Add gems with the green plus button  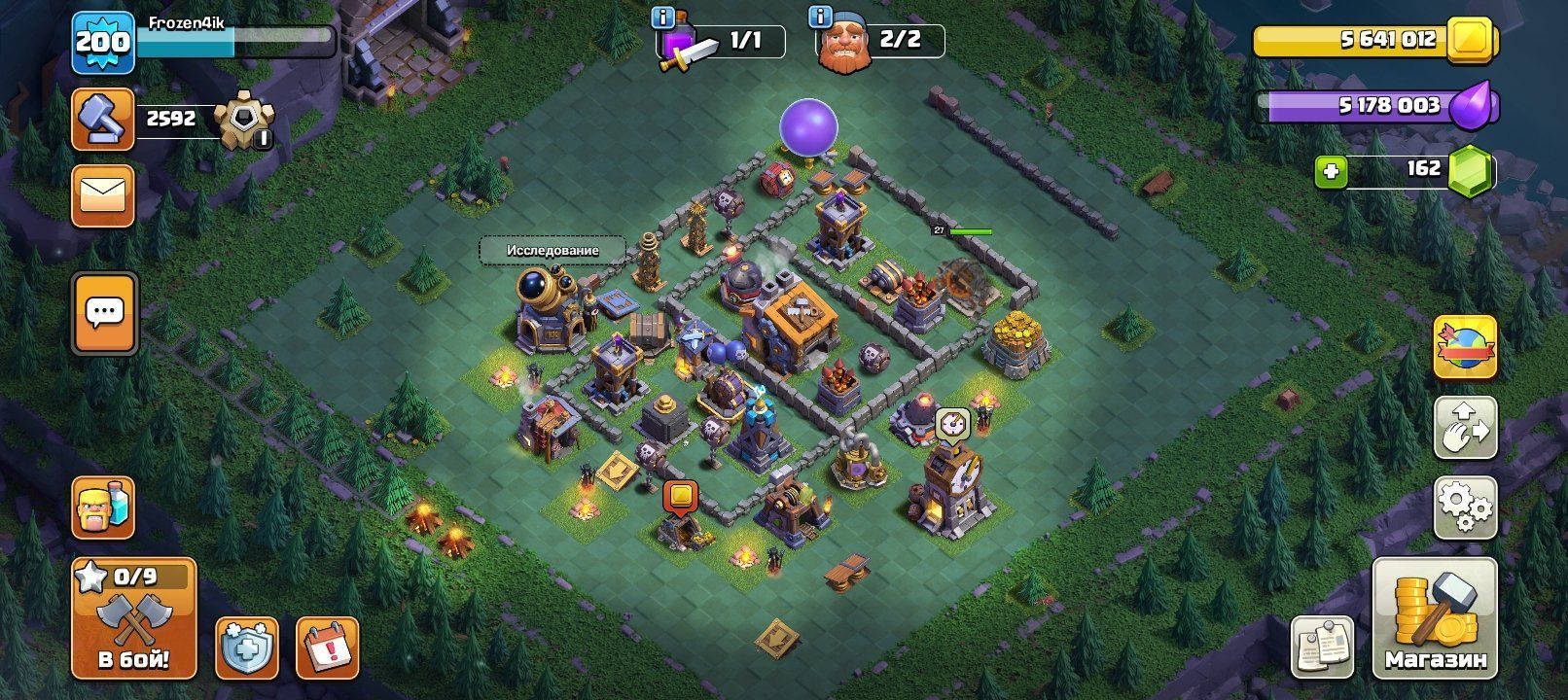1331,172
